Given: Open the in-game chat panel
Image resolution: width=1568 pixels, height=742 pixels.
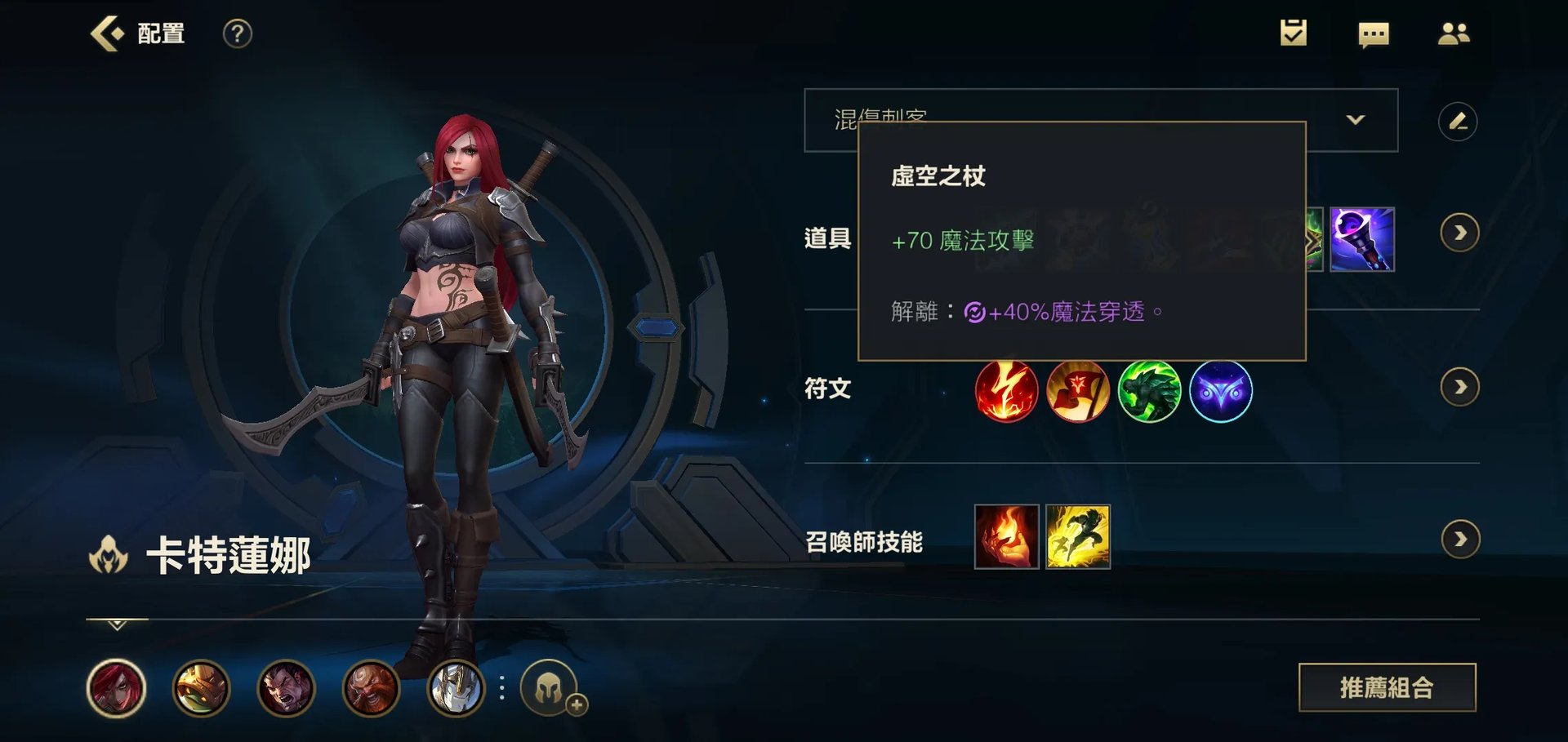Looking at the screenshot, I should (1374, 34).
